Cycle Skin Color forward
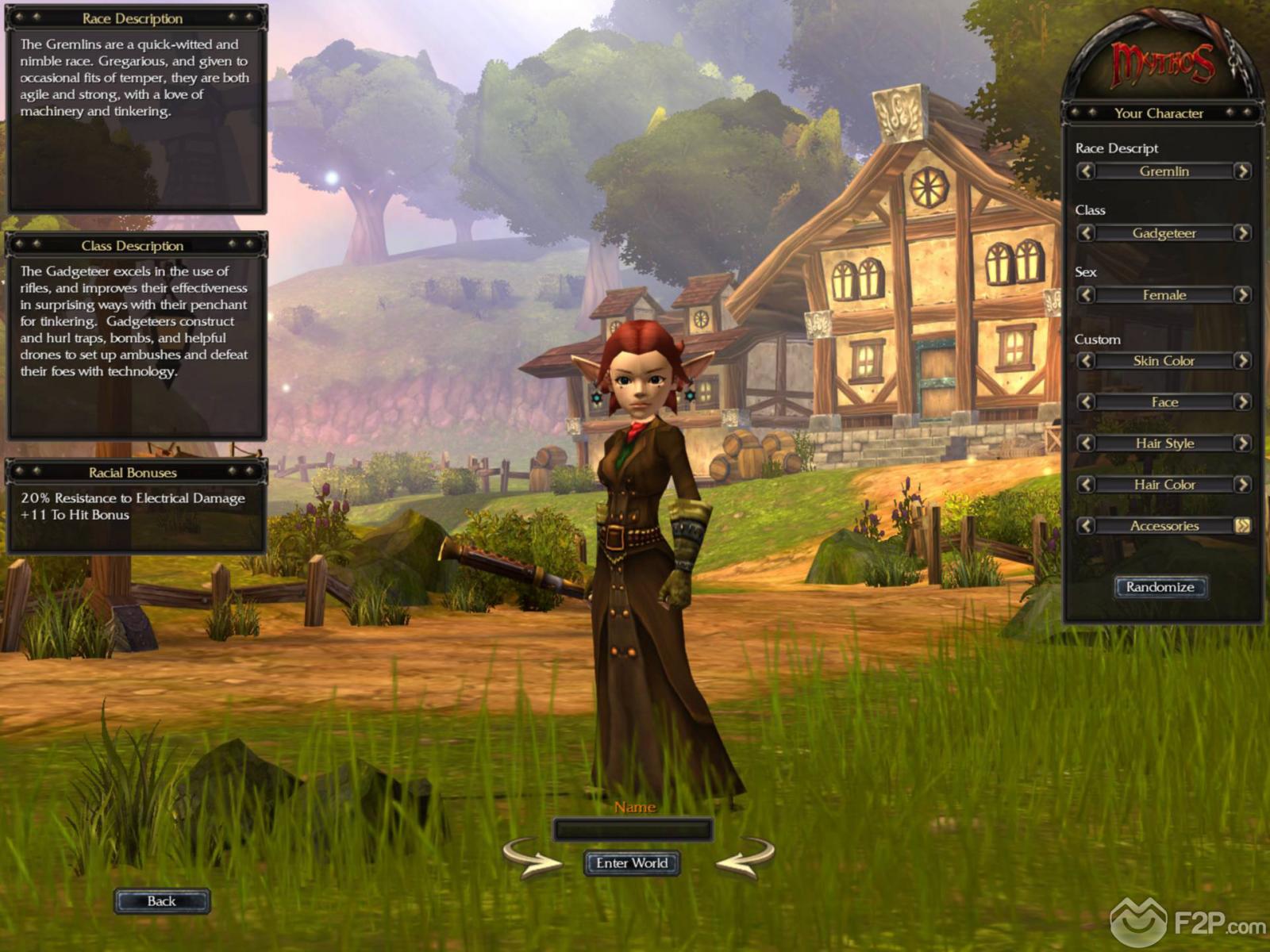 pos(1242,361)
